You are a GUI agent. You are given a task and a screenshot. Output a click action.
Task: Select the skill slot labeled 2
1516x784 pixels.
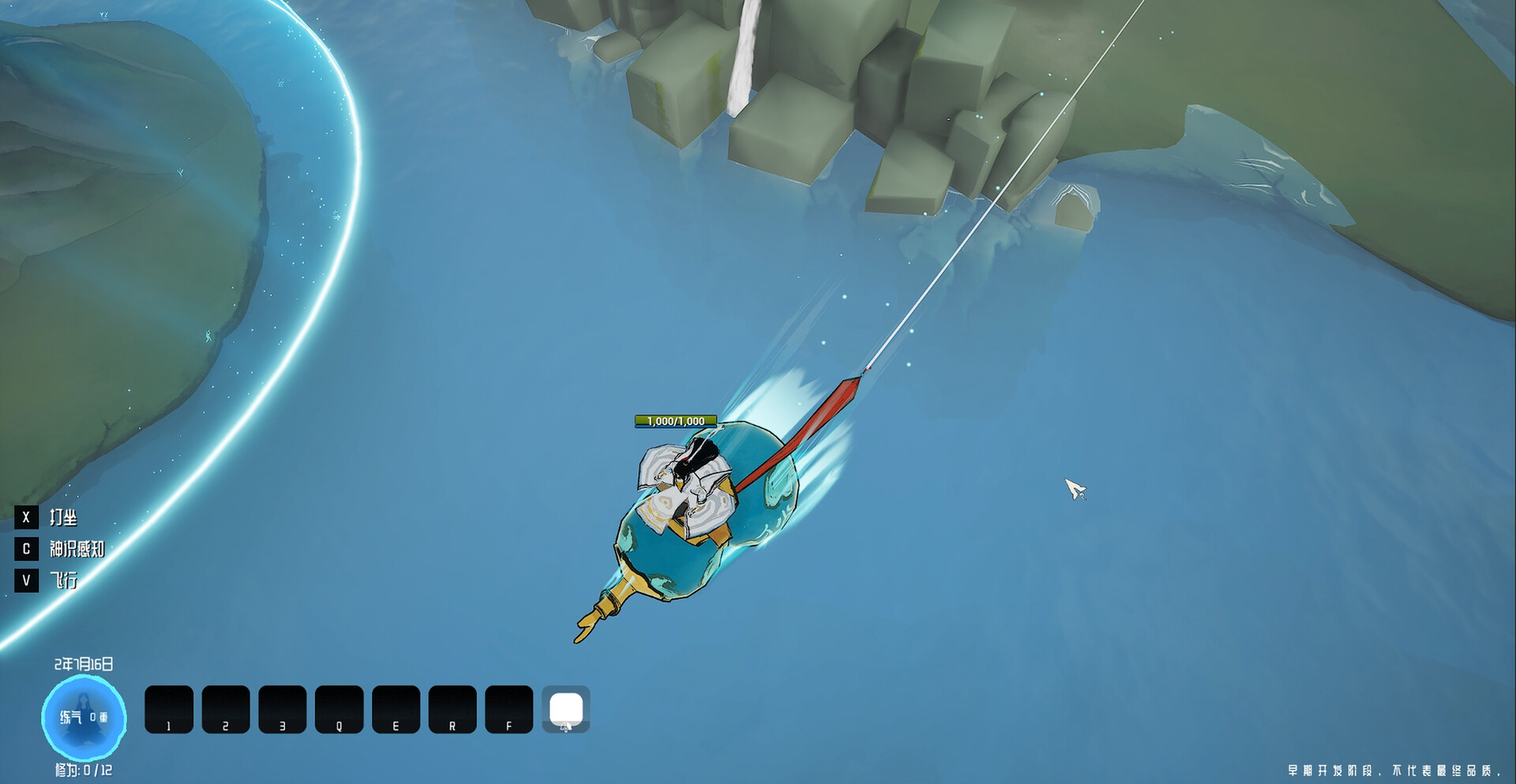point(226,709)
